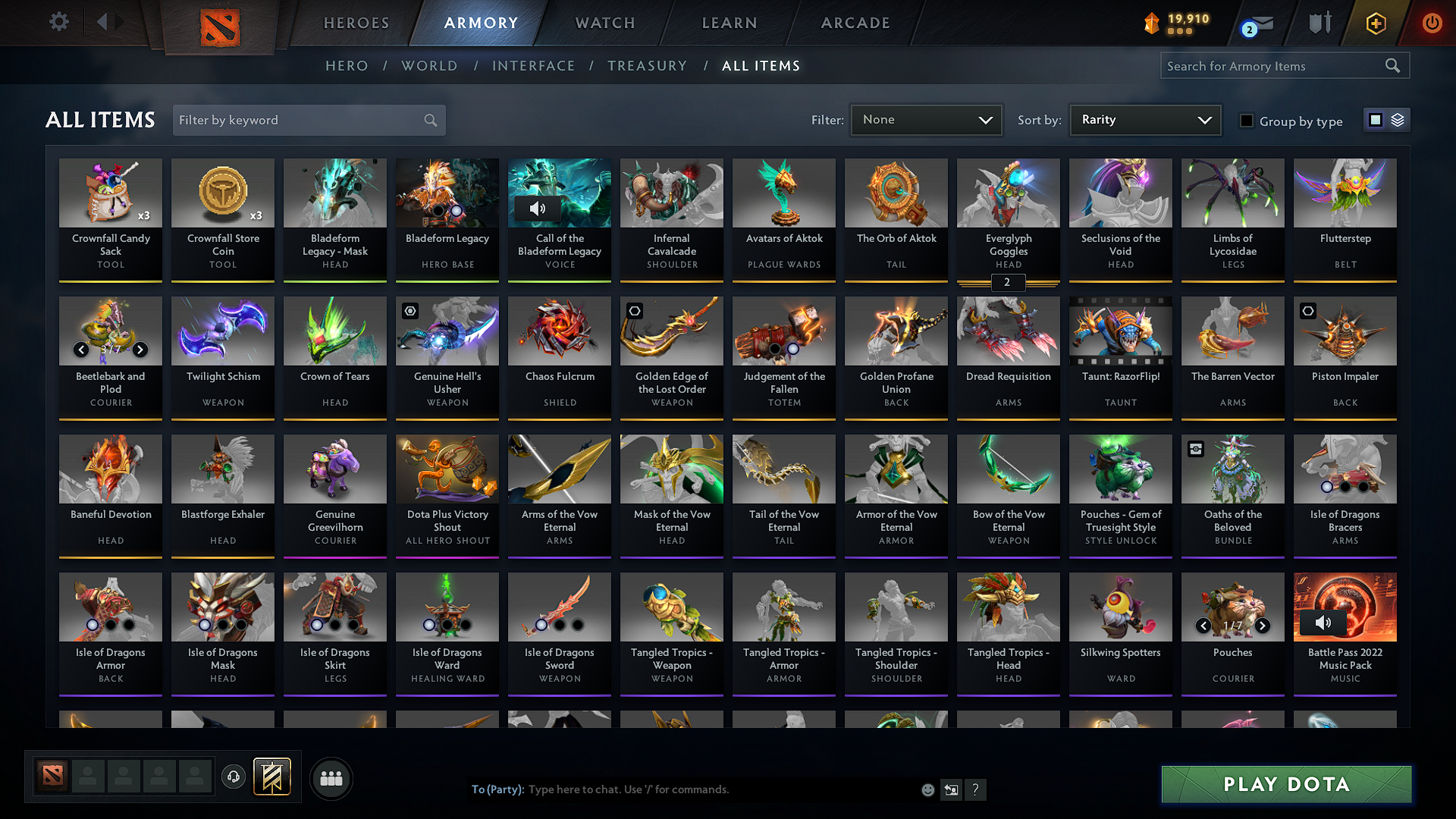Switch to the ARCADE tab
Screen dimensions: 1456x819
(855, 23)
